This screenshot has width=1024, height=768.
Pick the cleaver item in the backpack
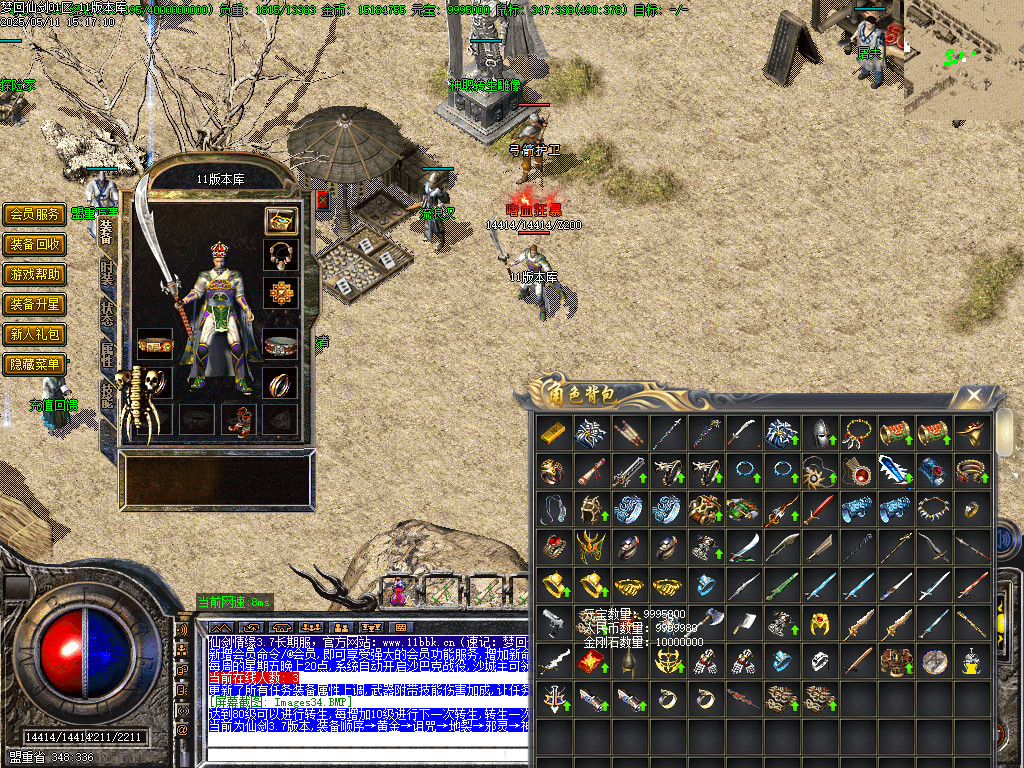(x=743, y=623)
